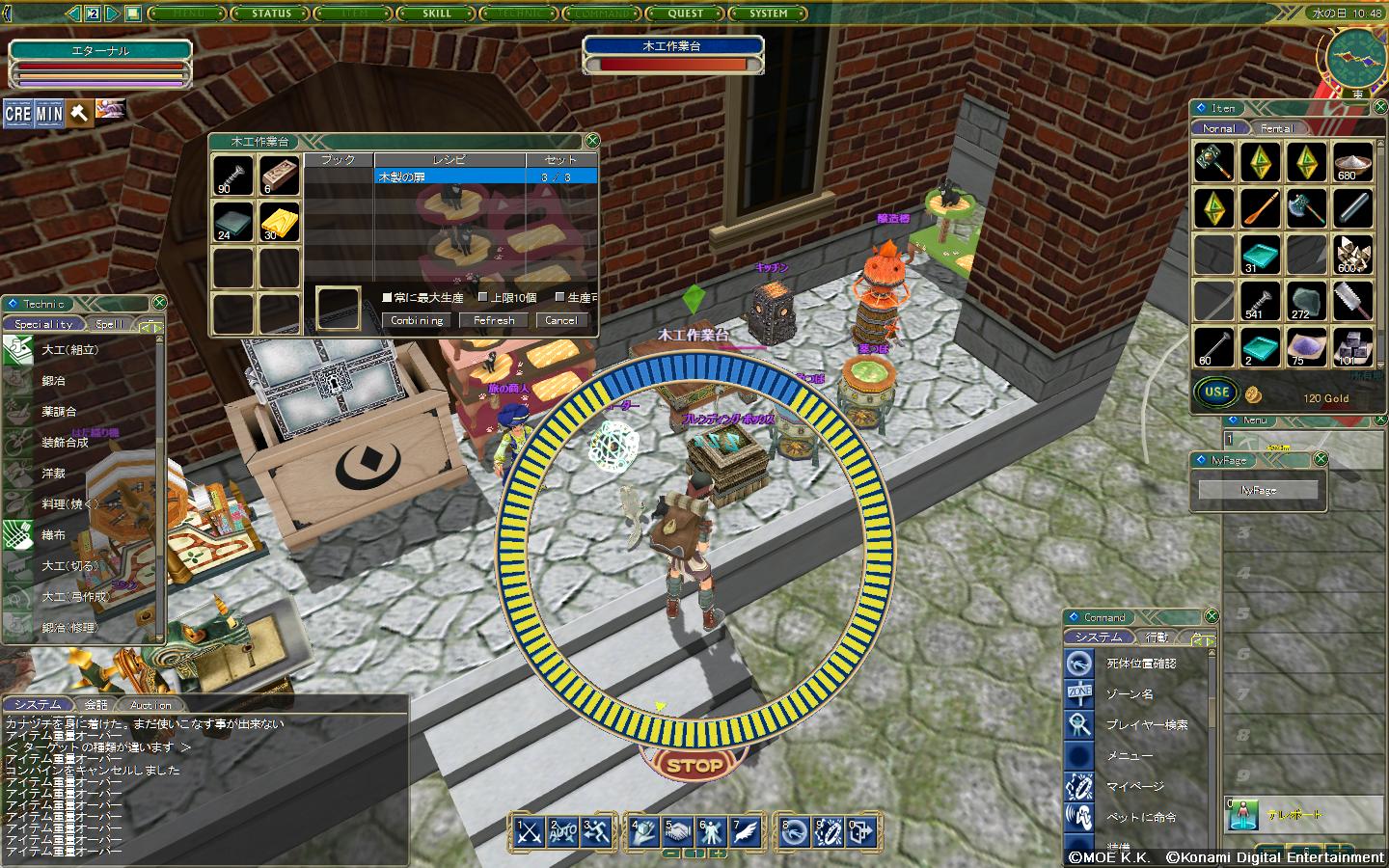The height and width of the screenshot is (868, 1389).
Task: Select ゾーン名 in the Command list
Action: tap(1129, 694)
